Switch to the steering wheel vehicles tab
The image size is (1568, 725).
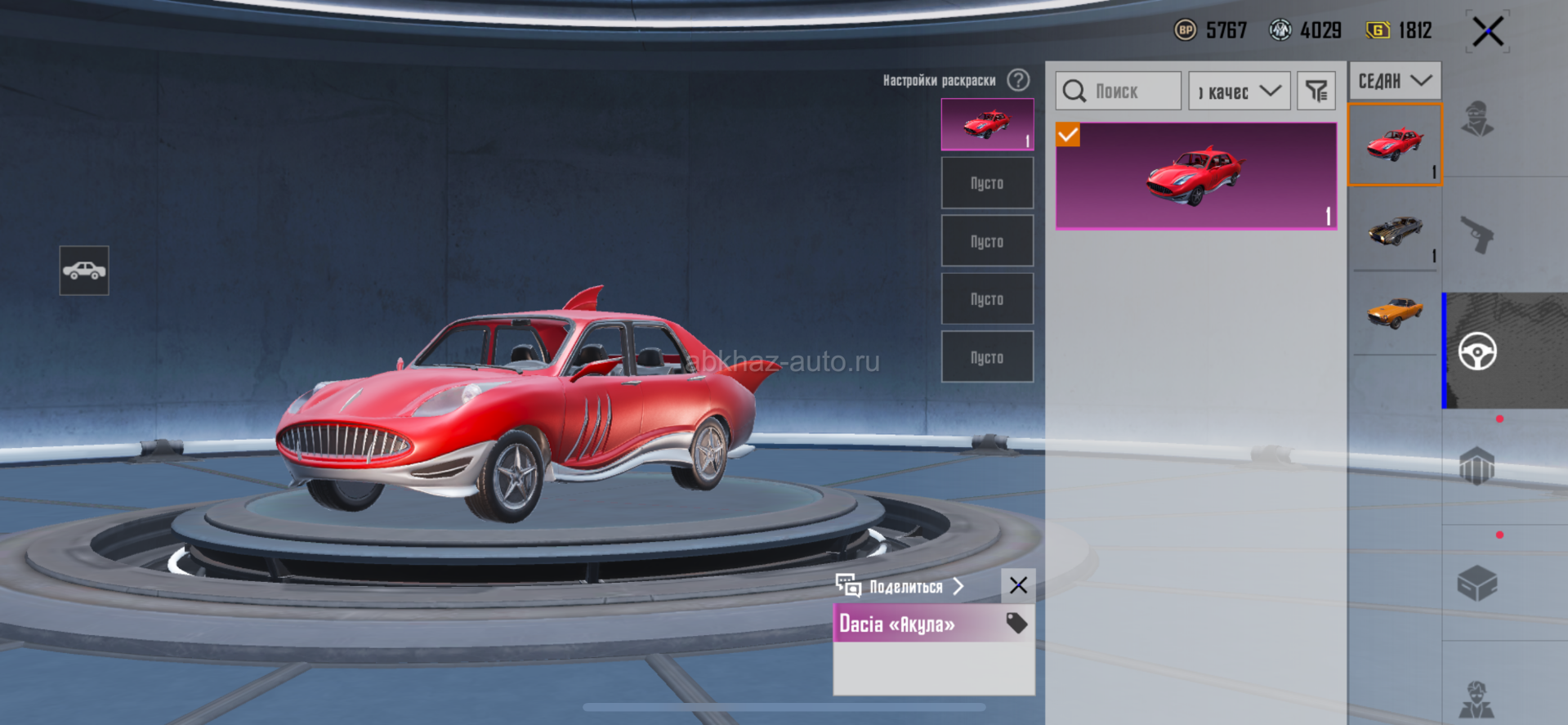tap(1477, 351)
